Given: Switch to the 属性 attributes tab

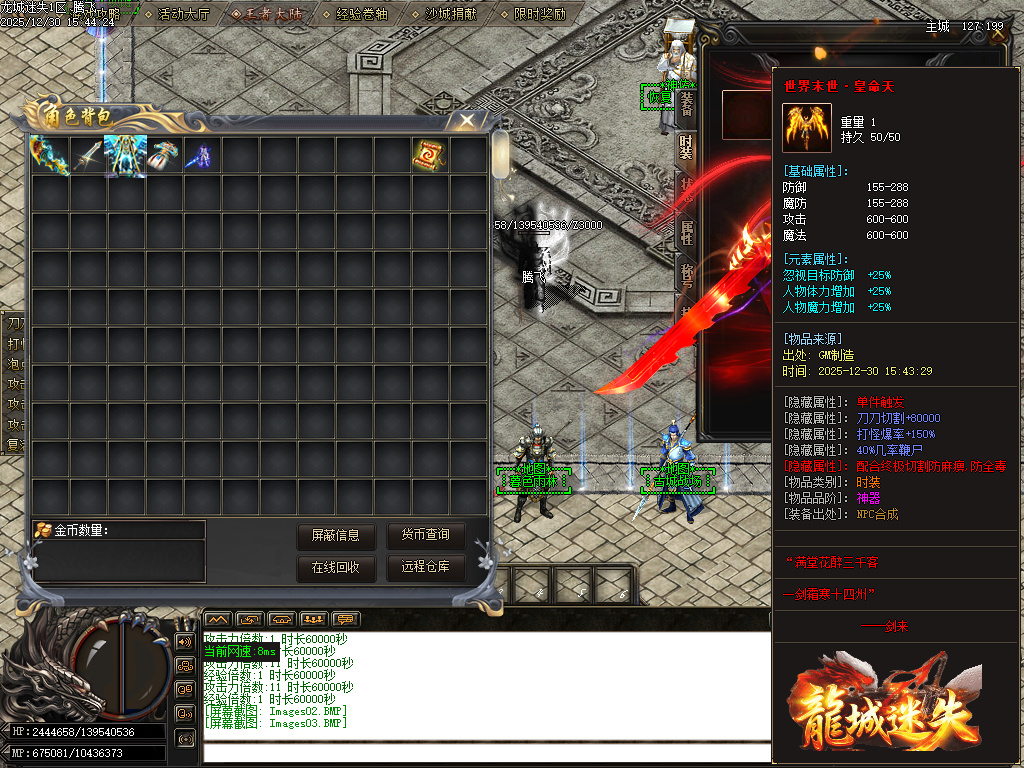Looking at the screenshot, I should click(x=686, y=233).
